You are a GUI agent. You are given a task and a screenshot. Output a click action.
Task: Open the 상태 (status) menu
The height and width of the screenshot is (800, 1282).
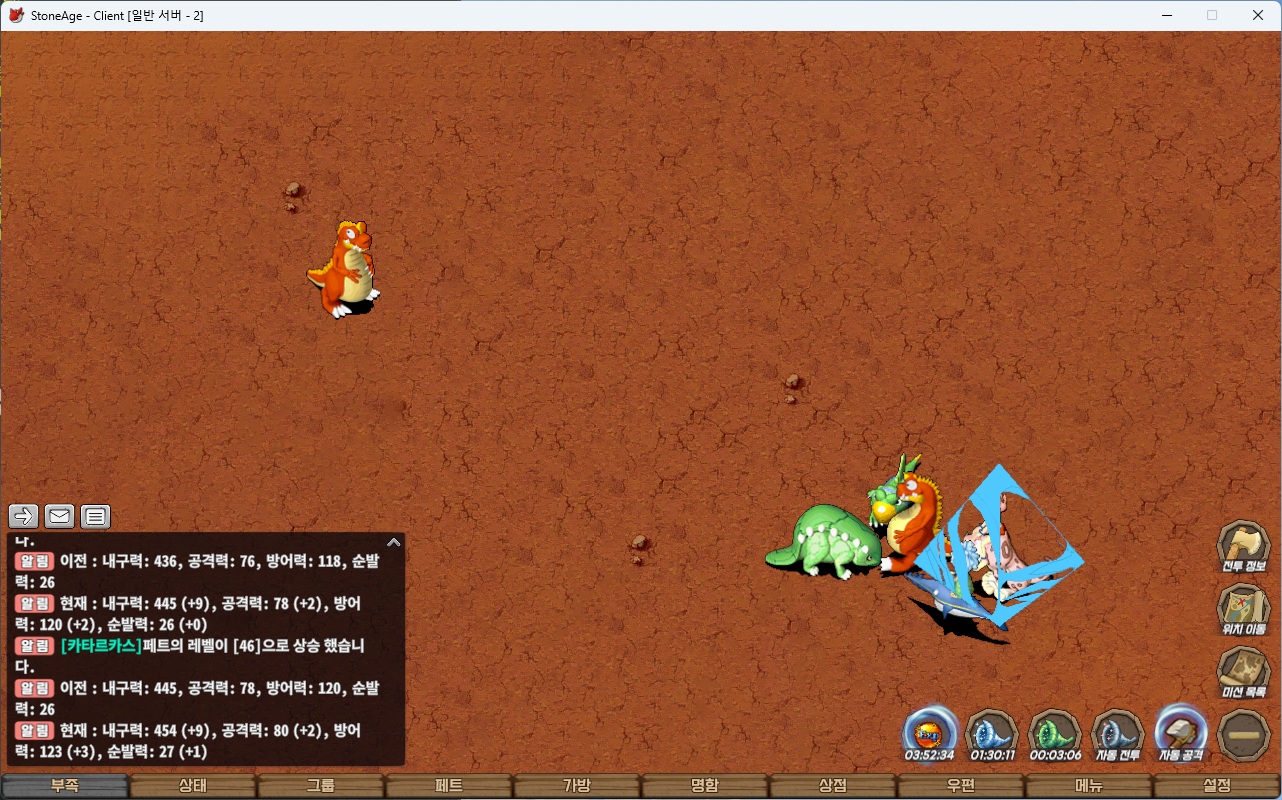click(x=193, y=786)
